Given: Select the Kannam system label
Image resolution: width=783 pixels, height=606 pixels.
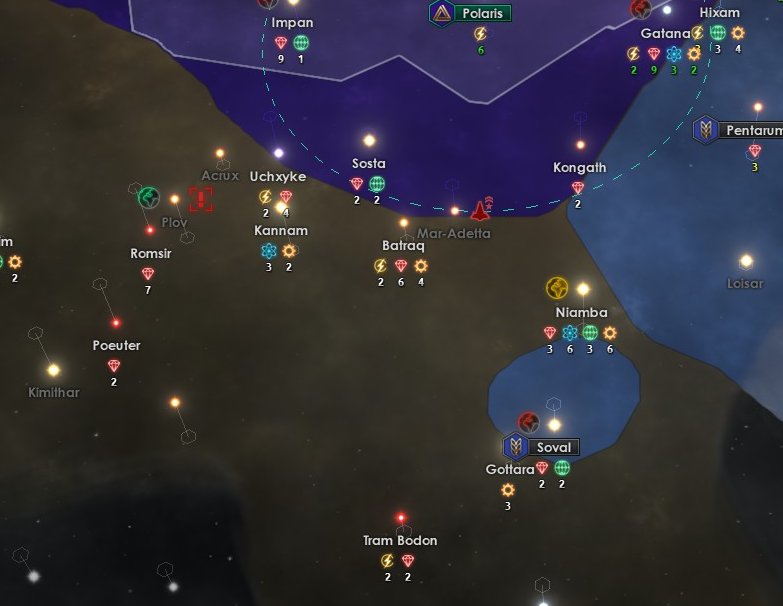Looking at the screenshot, I should (281, 231).
